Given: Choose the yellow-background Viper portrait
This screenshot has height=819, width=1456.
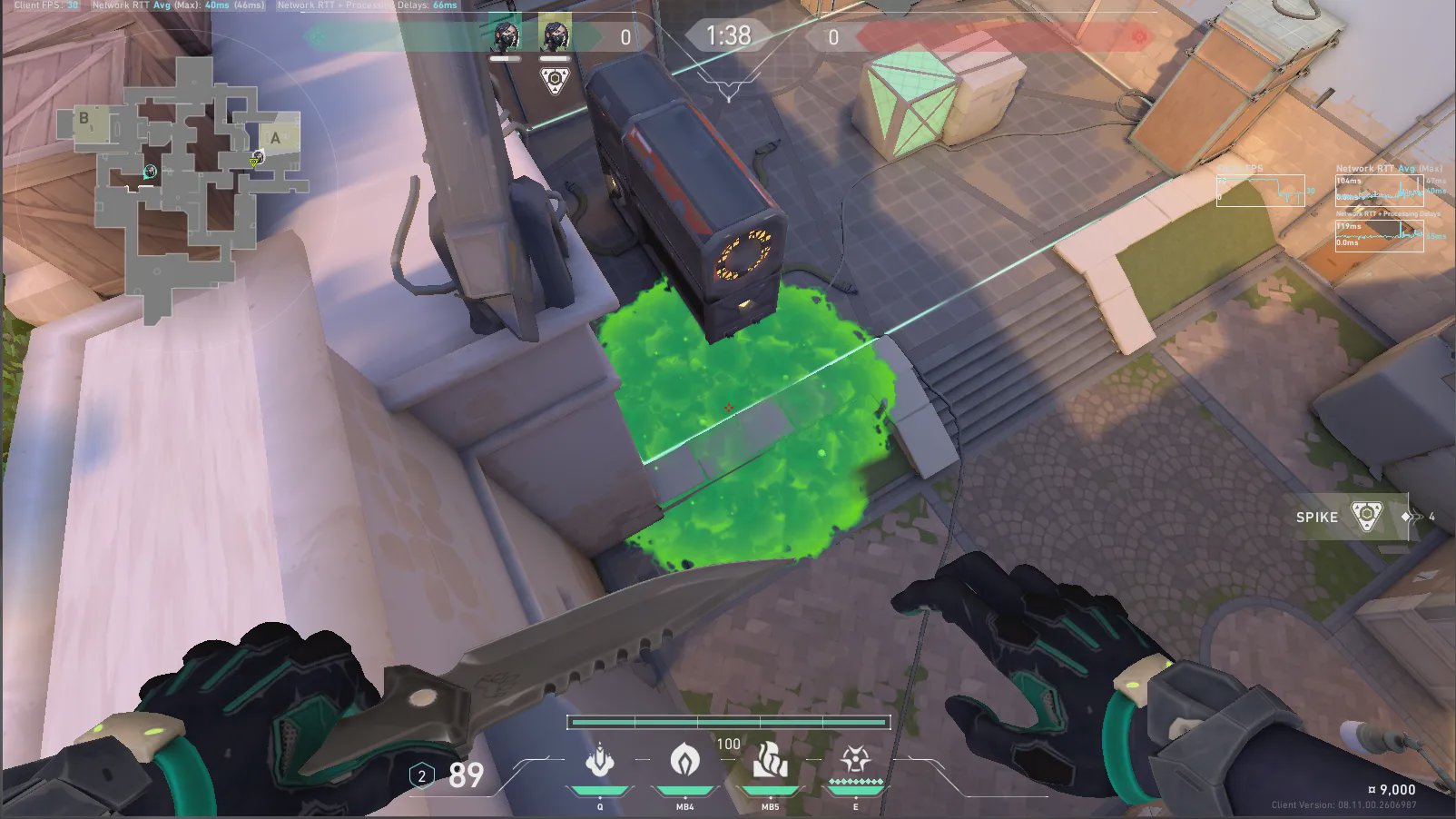Looking at the screenshot, I should (x=555, y=36).
